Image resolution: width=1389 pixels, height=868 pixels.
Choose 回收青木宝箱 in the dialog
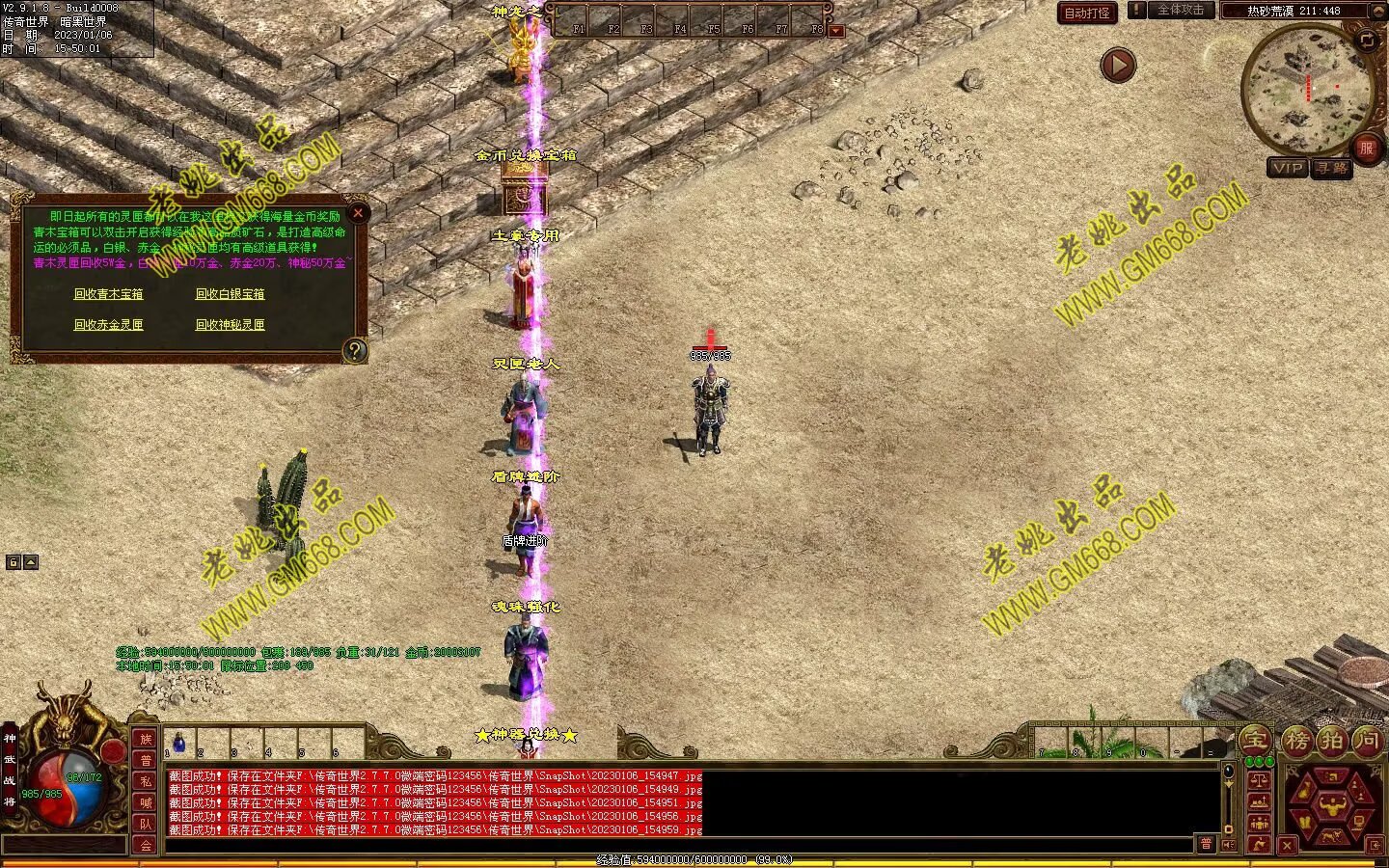pyautogui.click(x=108, y=294)
